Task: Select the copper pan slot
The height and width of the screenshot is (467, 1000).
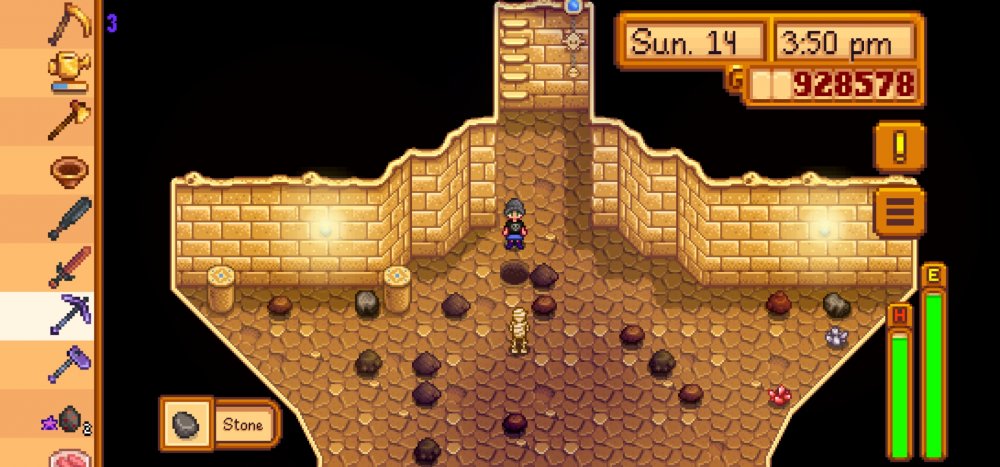Action: (x=69, y=170)
